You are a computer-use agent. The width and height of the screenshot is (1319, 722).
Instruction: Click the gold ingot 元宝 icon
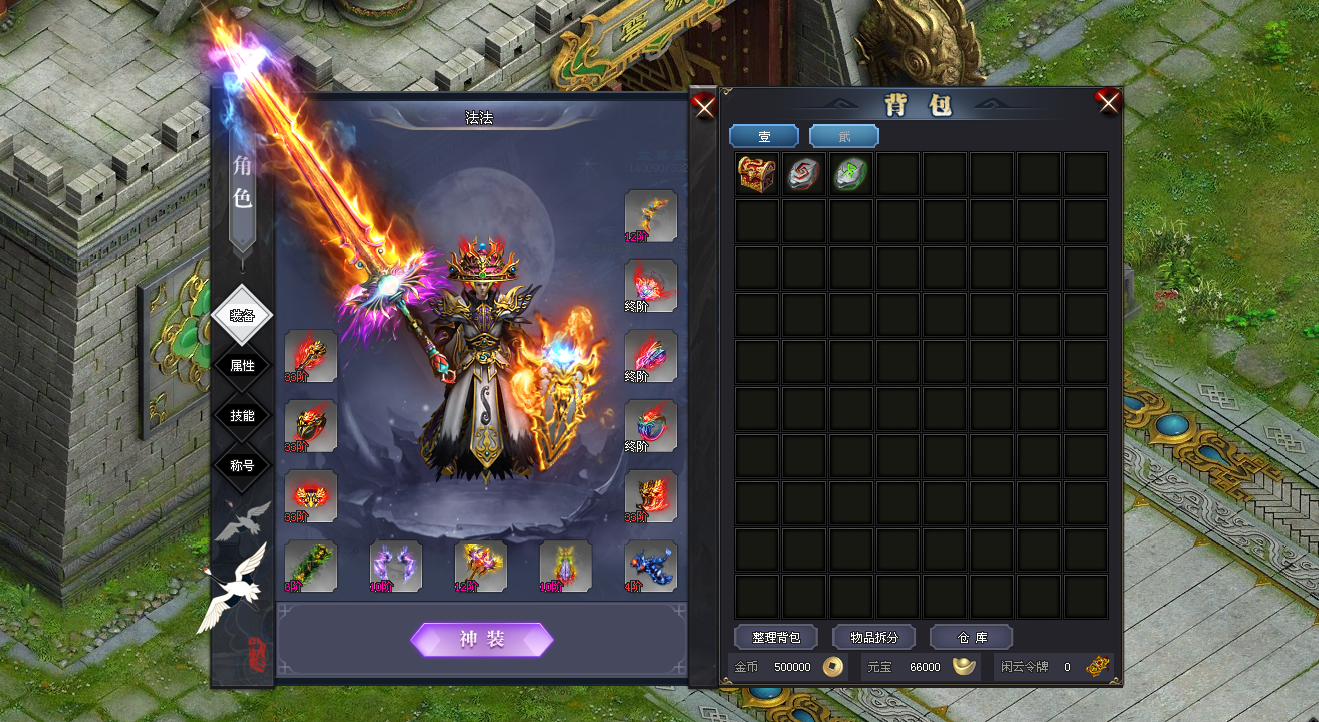[x=964, y=667]
